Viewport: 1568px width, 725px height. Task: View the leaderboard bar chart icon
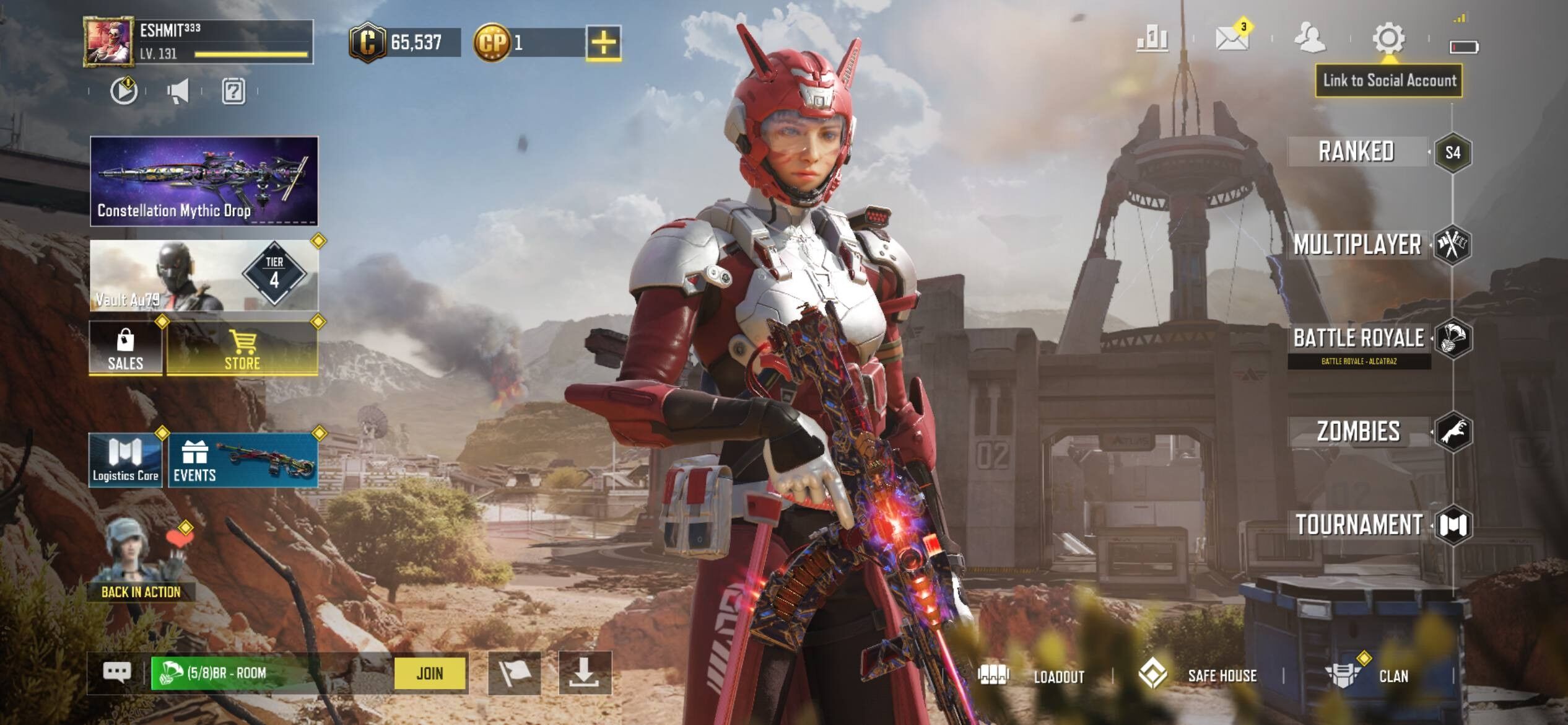coord(1152,39)
